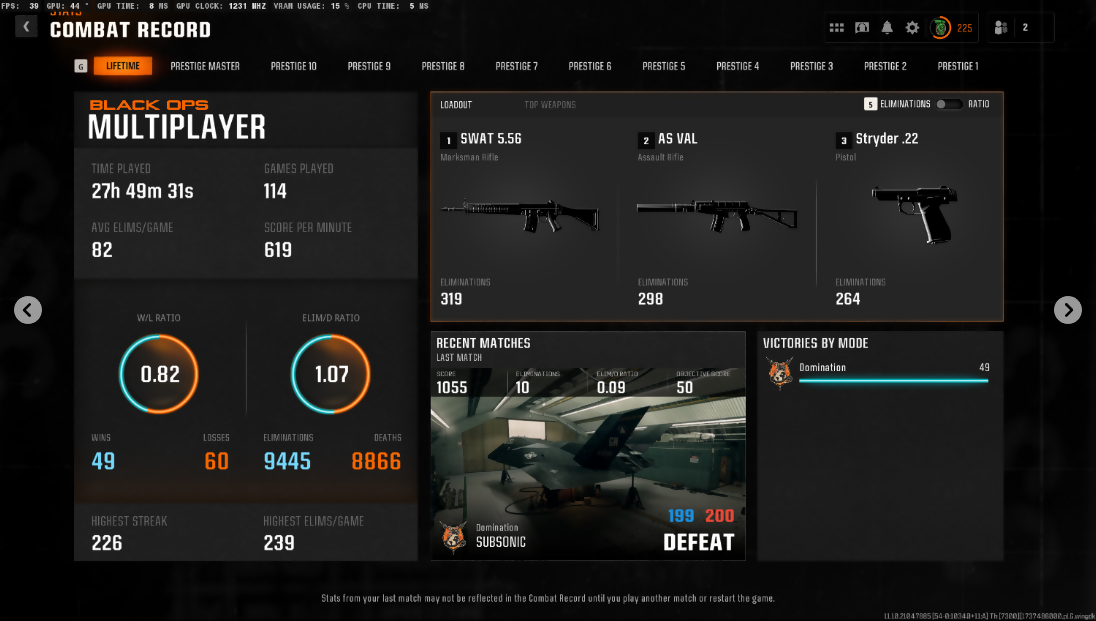Go to the previous page arrow

(28, 310)
